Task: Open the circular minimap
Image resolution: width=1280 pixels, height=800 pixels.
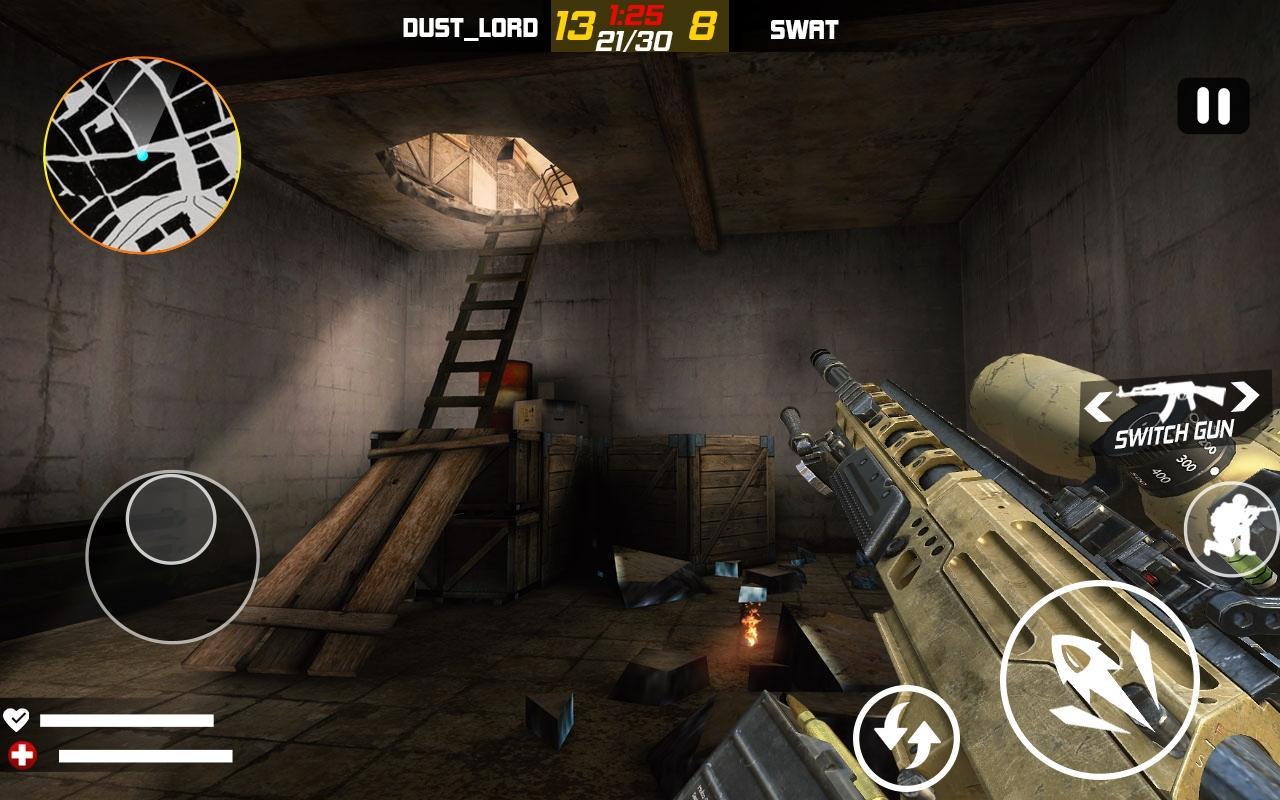Action: click(x=142, y=154)
